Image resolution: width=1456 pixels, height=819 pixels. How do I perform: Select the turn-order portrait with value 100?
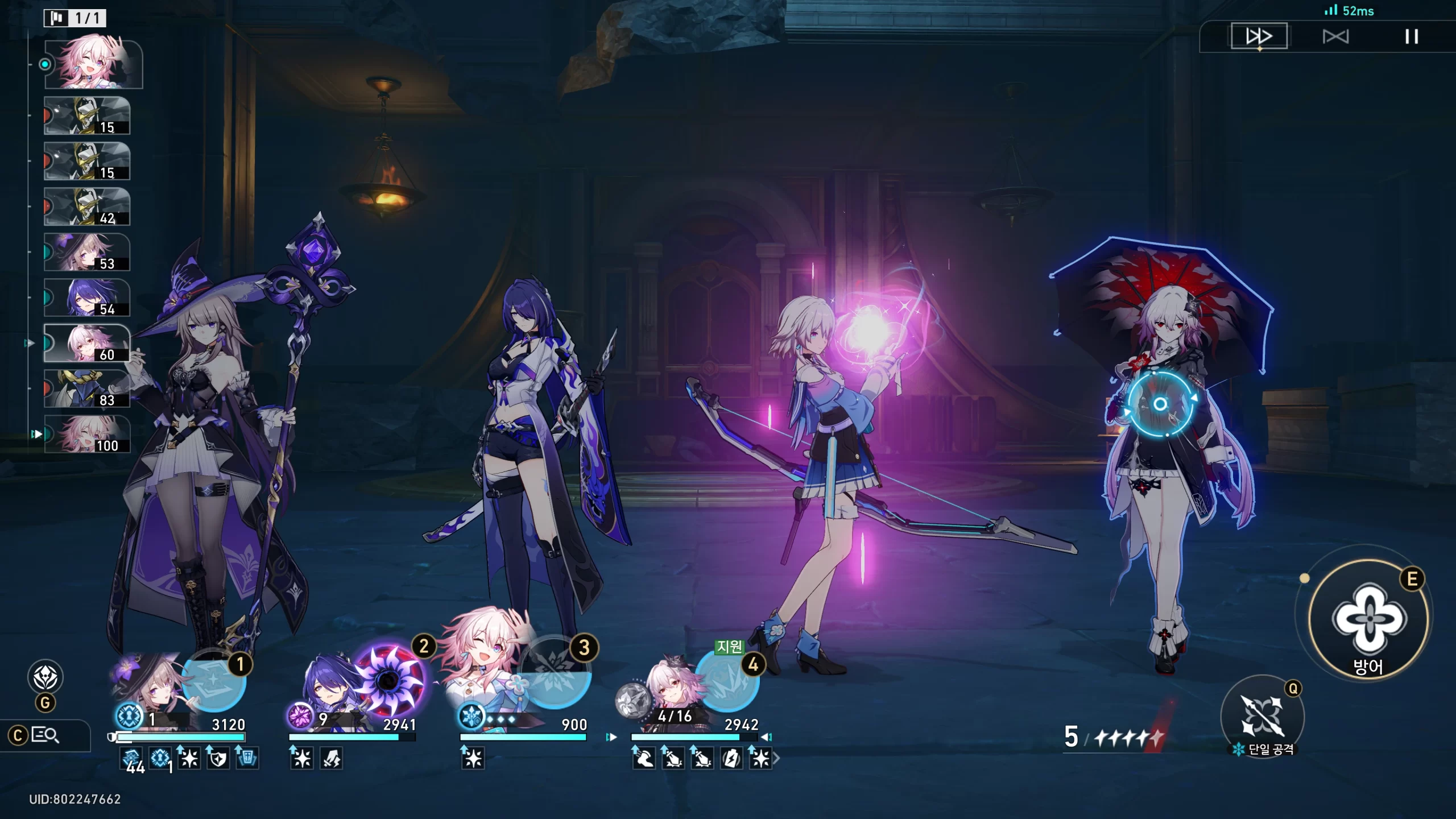(87, 434)
